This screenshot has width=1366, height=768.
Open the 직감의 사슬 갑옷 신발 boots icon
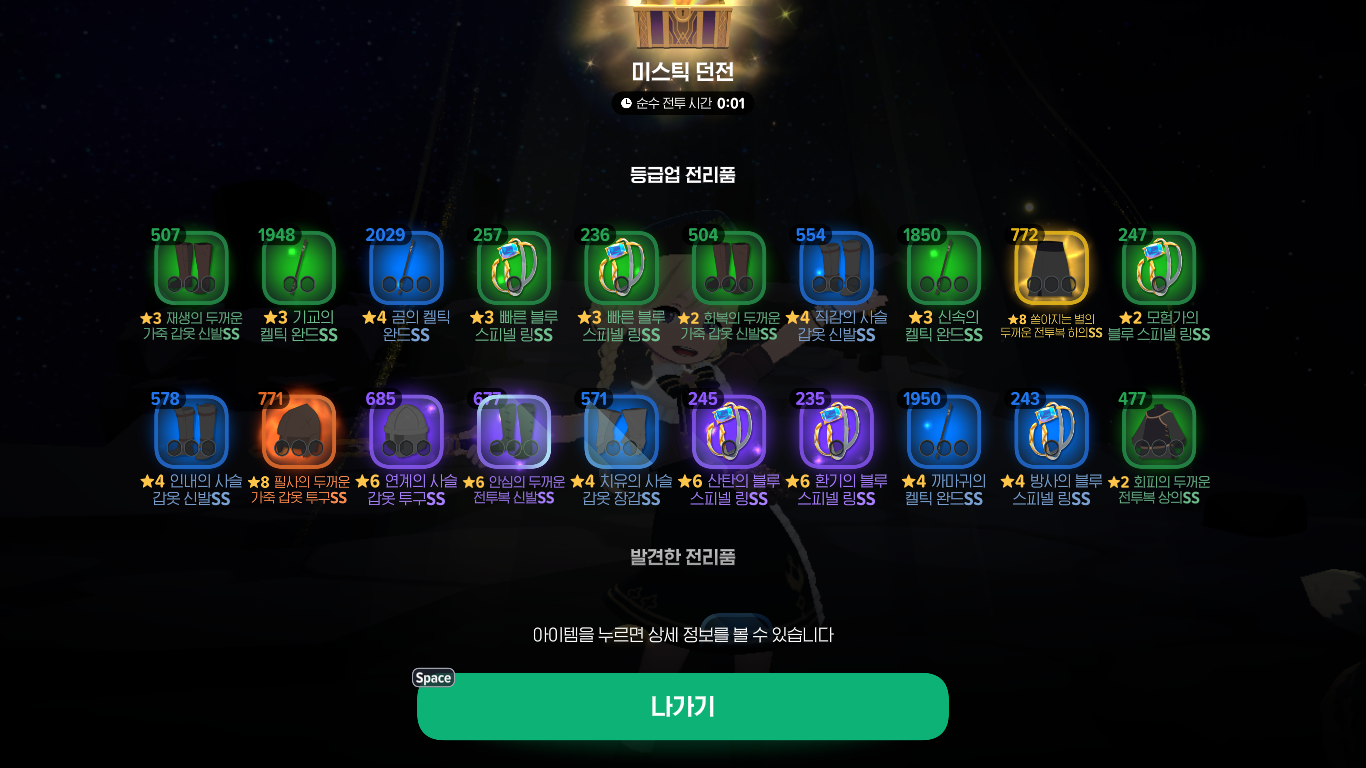click(x=834, y=268)
